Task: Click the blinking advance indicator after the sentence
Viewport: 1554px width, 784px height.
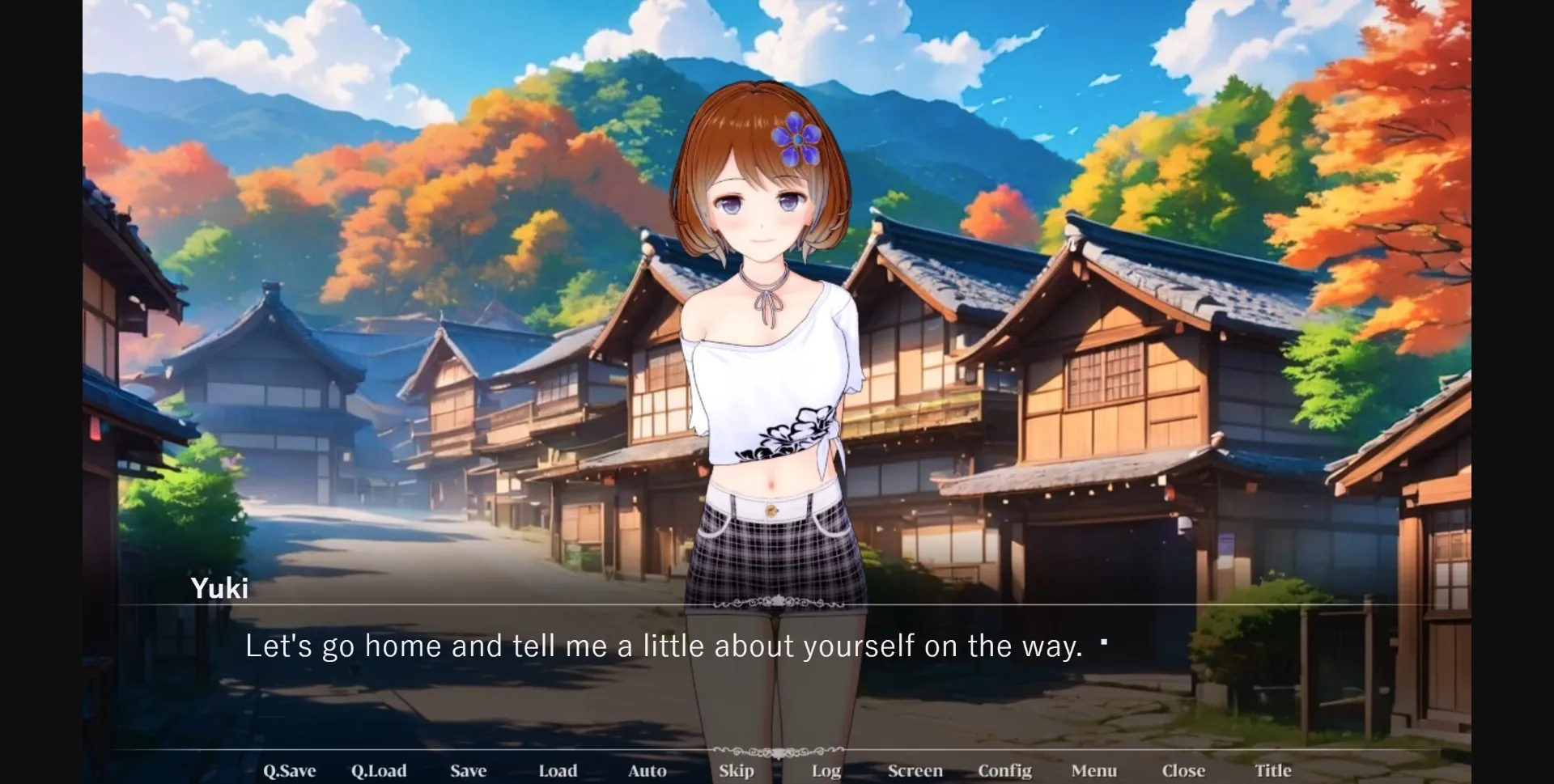Action: click(1106, 642)
